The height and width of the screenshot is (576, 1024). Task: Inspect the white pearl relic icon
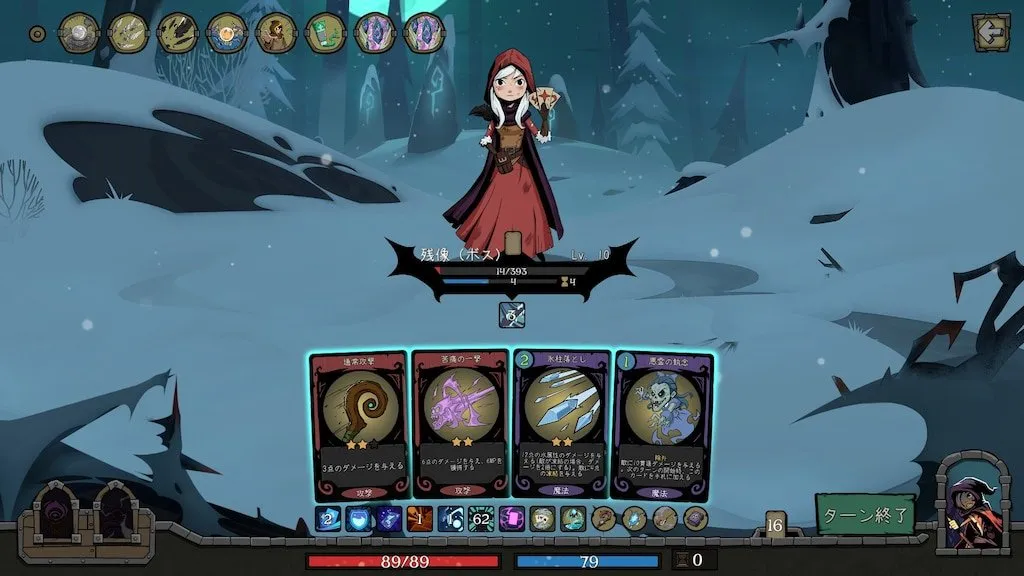pyautogui.click(x=78, y=33)
